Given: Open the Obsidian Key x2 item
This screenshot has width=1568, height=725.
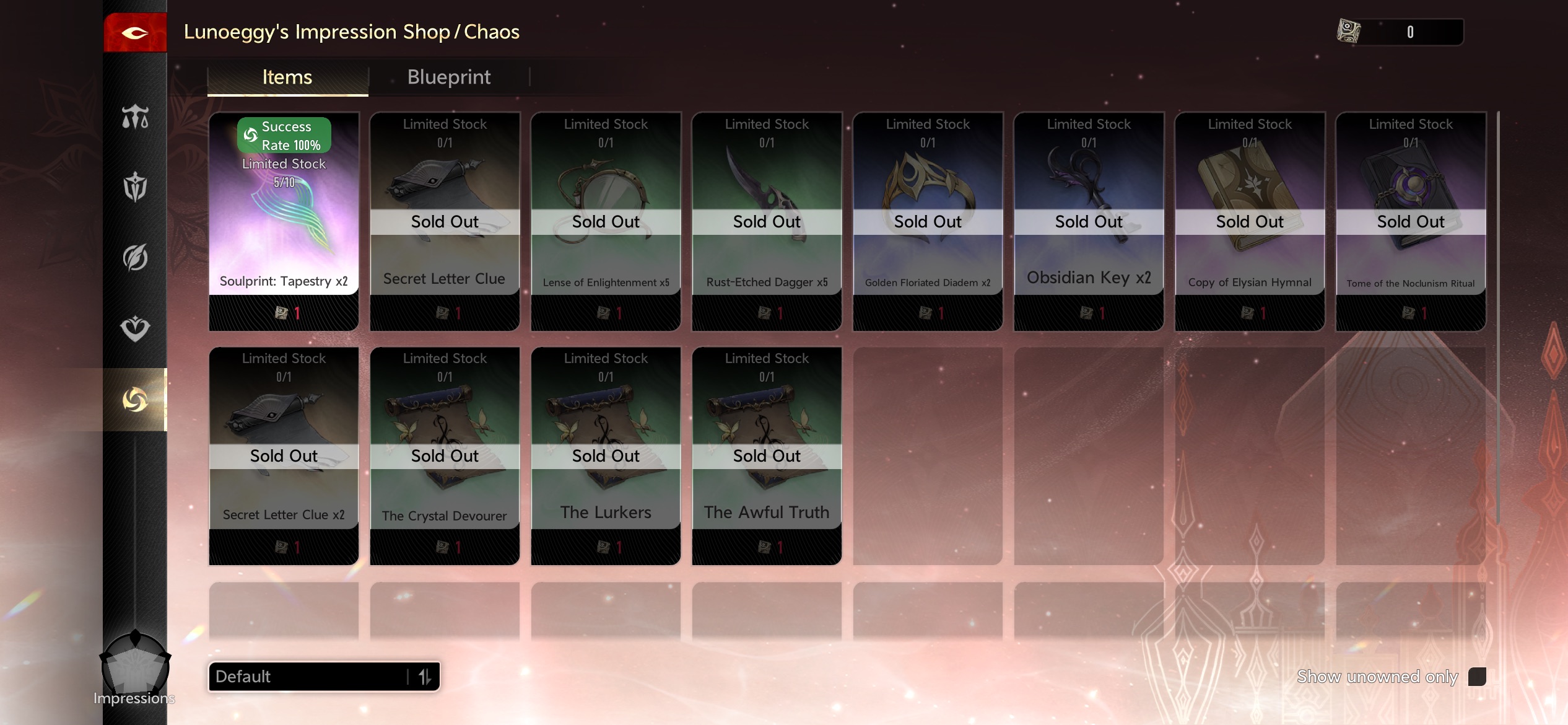Looking at the screenshot, I should tap(1089, 221).
